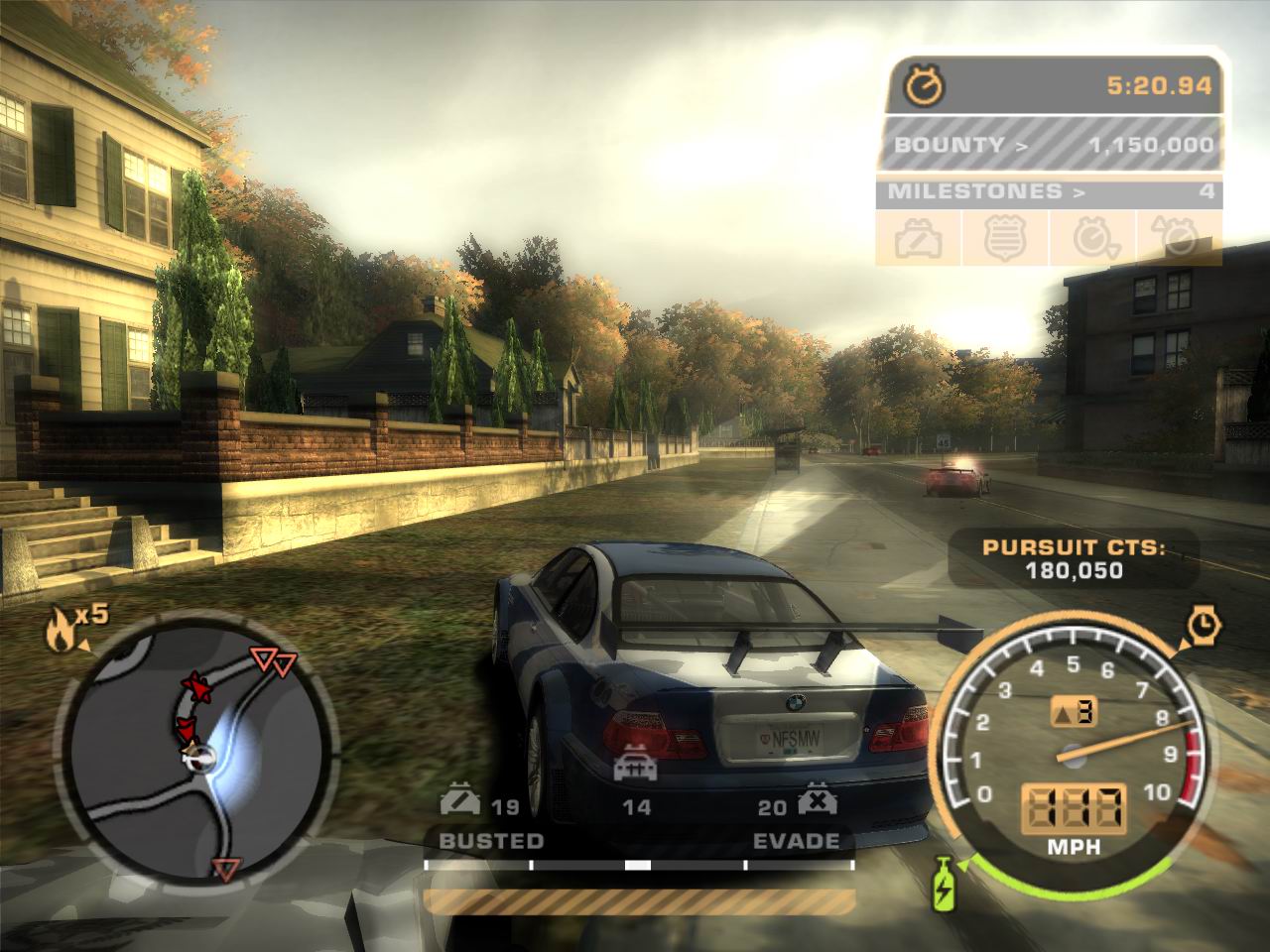Click the police cars icon above 14
This screenshot has width=1270, height=952.
pyautogui.click(x=634, y=770)
